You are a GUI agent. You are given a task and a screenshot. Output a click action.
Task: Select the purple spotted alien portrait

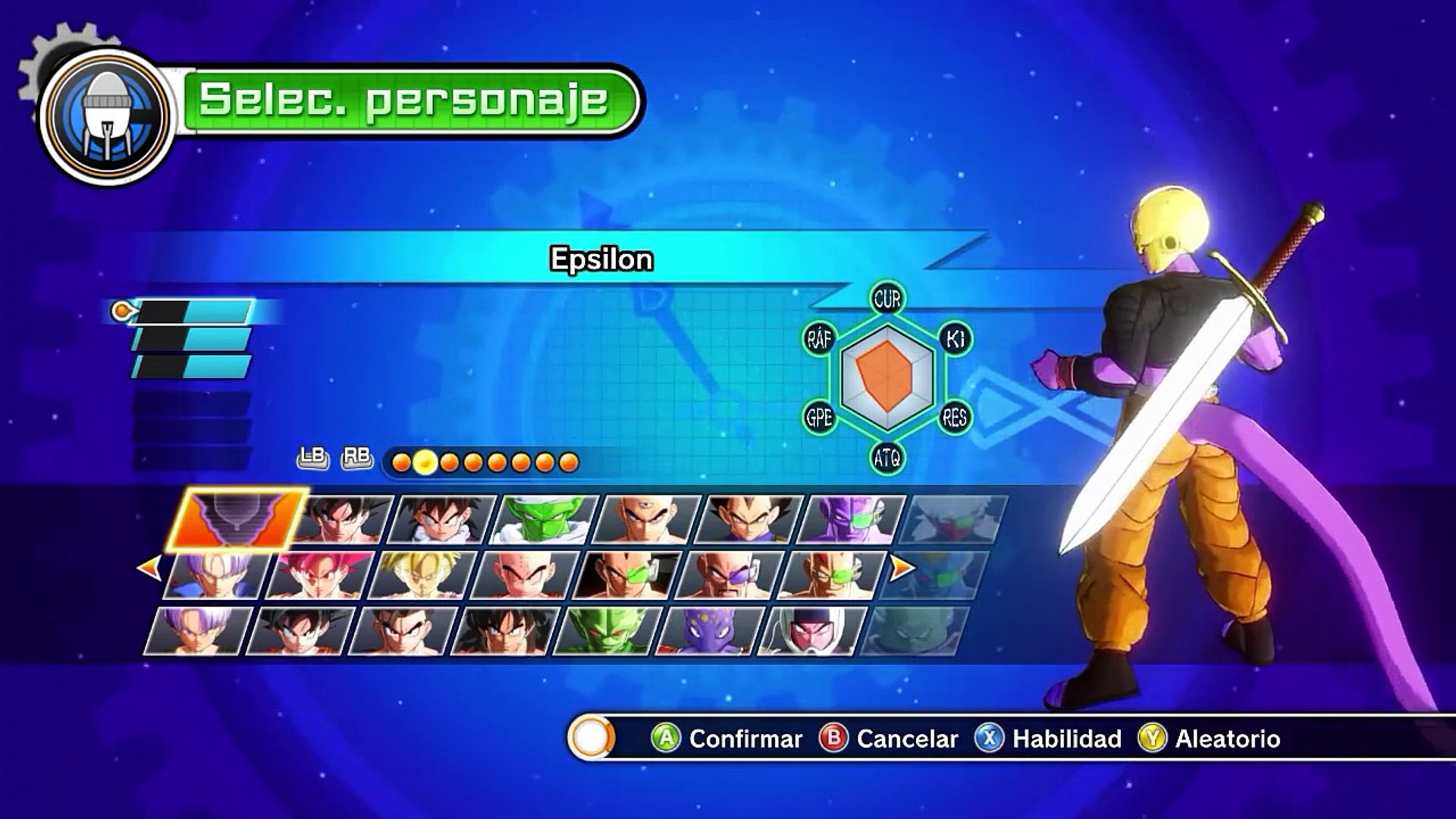(708, 631)
